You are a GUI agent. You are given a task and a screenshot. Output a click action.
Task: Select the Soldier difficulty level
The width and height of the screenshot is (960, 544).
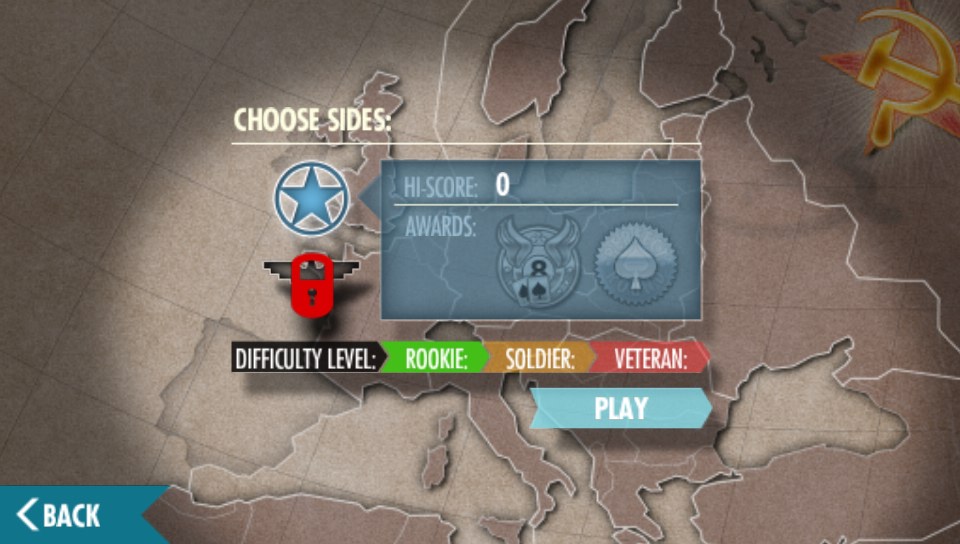point(538,358)
